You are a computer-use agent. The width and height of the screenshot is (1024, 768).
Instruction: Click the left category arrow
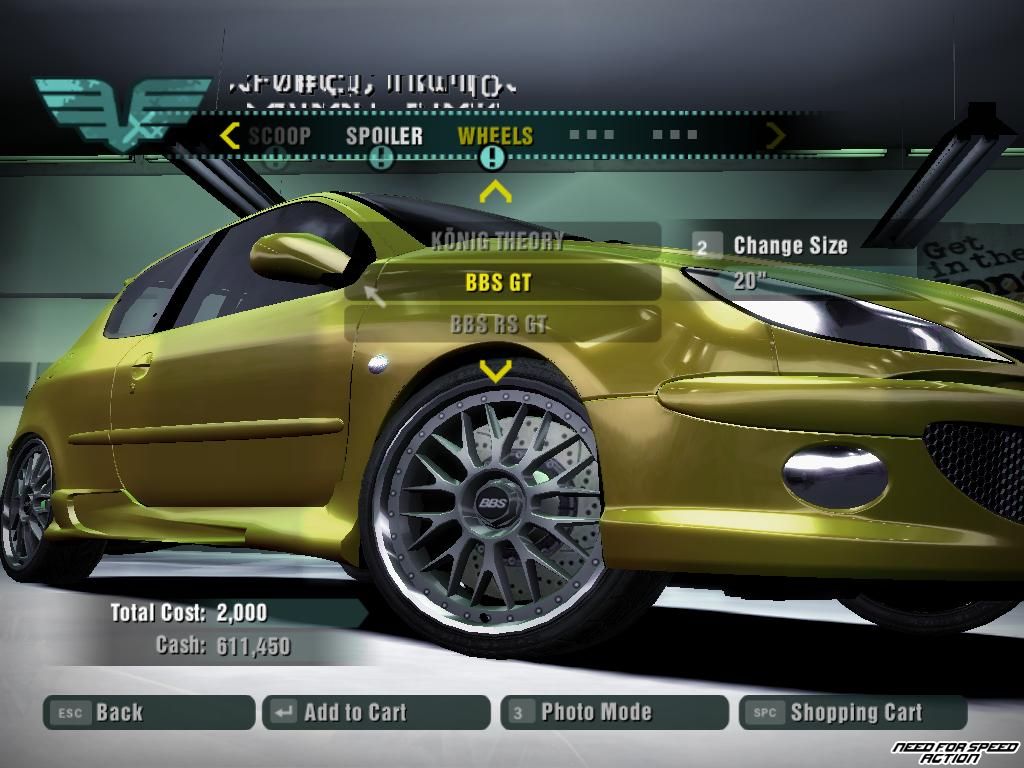[x=230, y=135]
